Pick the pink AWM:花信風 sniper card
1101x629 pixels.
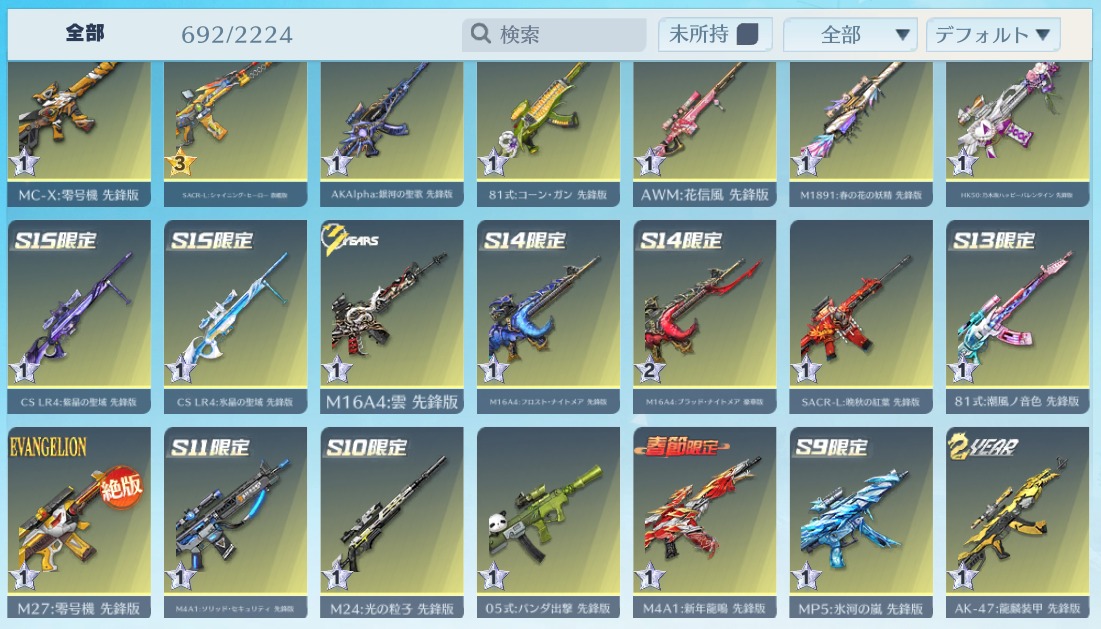(704, 130)
